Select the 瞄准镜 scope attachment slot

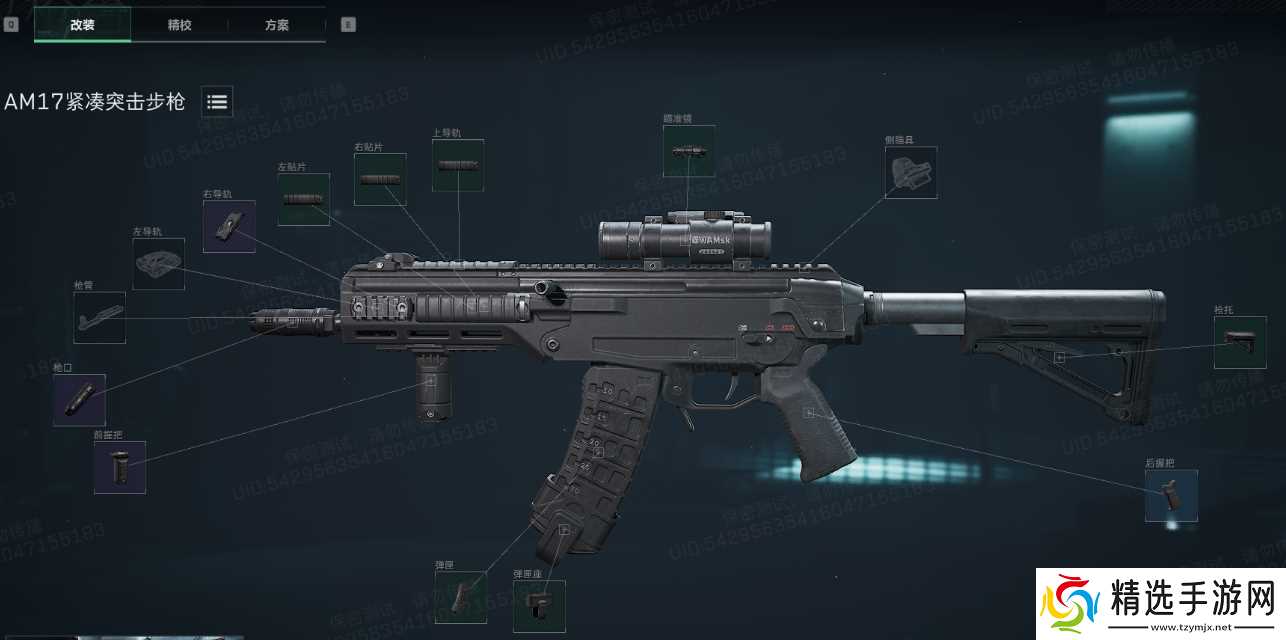(689, 151)
